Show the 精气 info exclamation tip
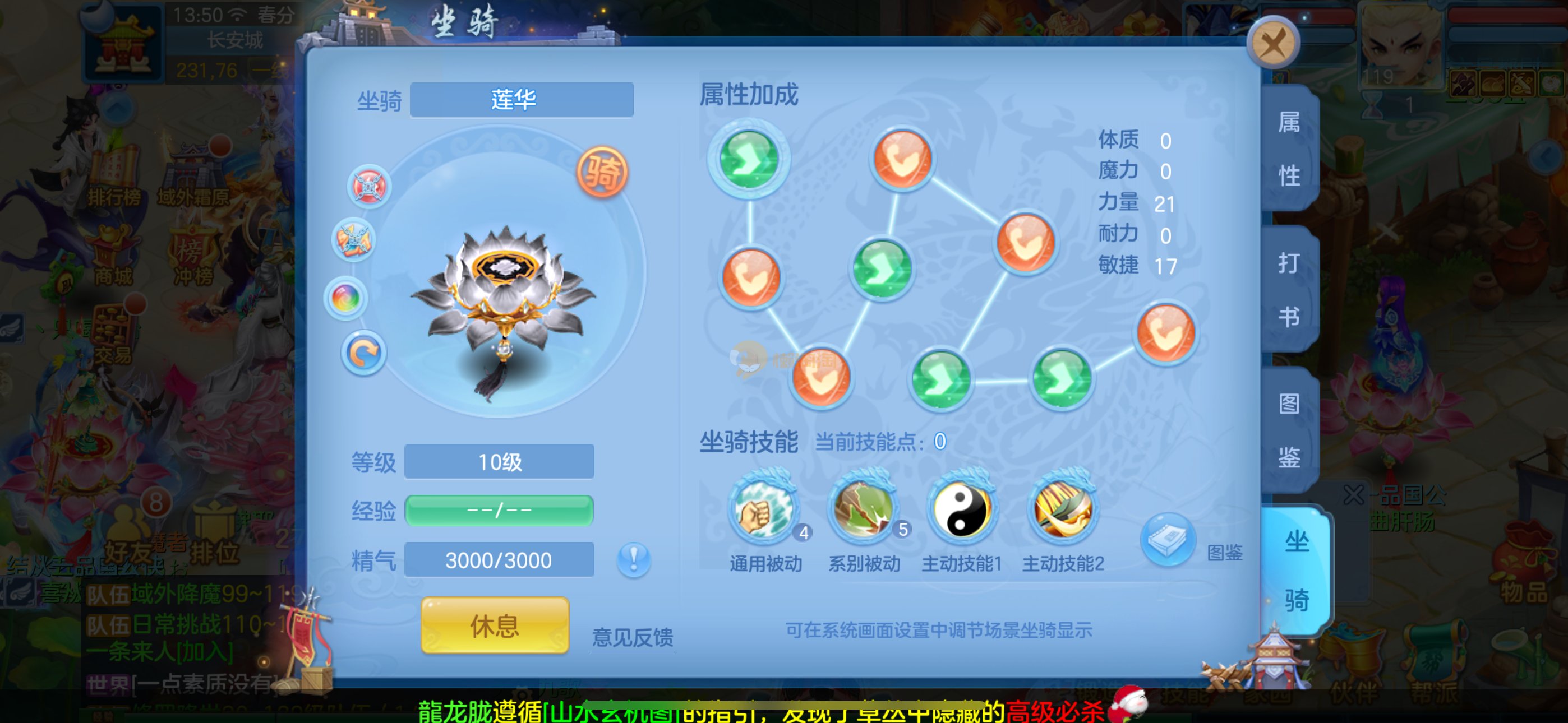 point(634,559)
